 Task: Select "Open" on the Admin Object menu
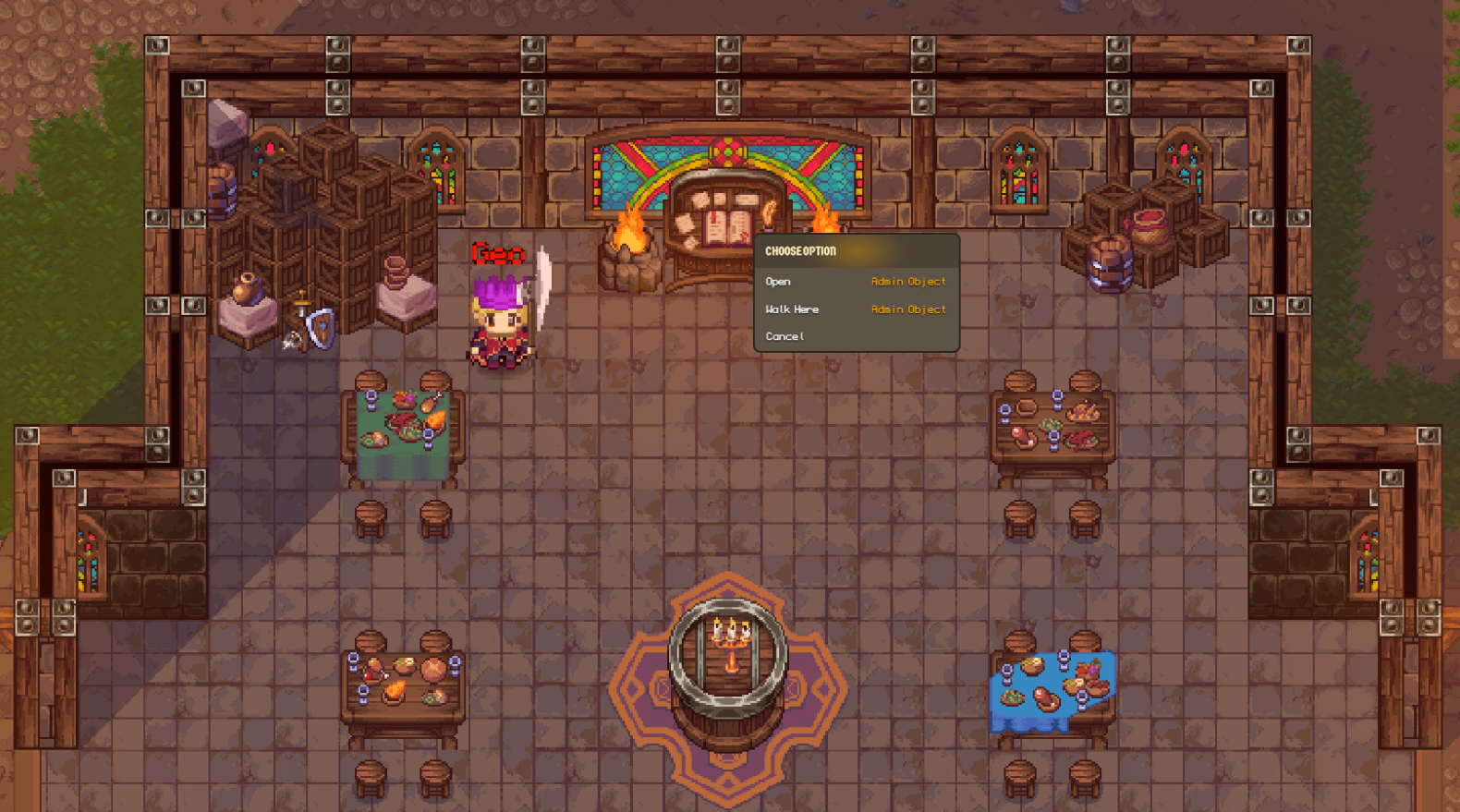pos(777,281)
